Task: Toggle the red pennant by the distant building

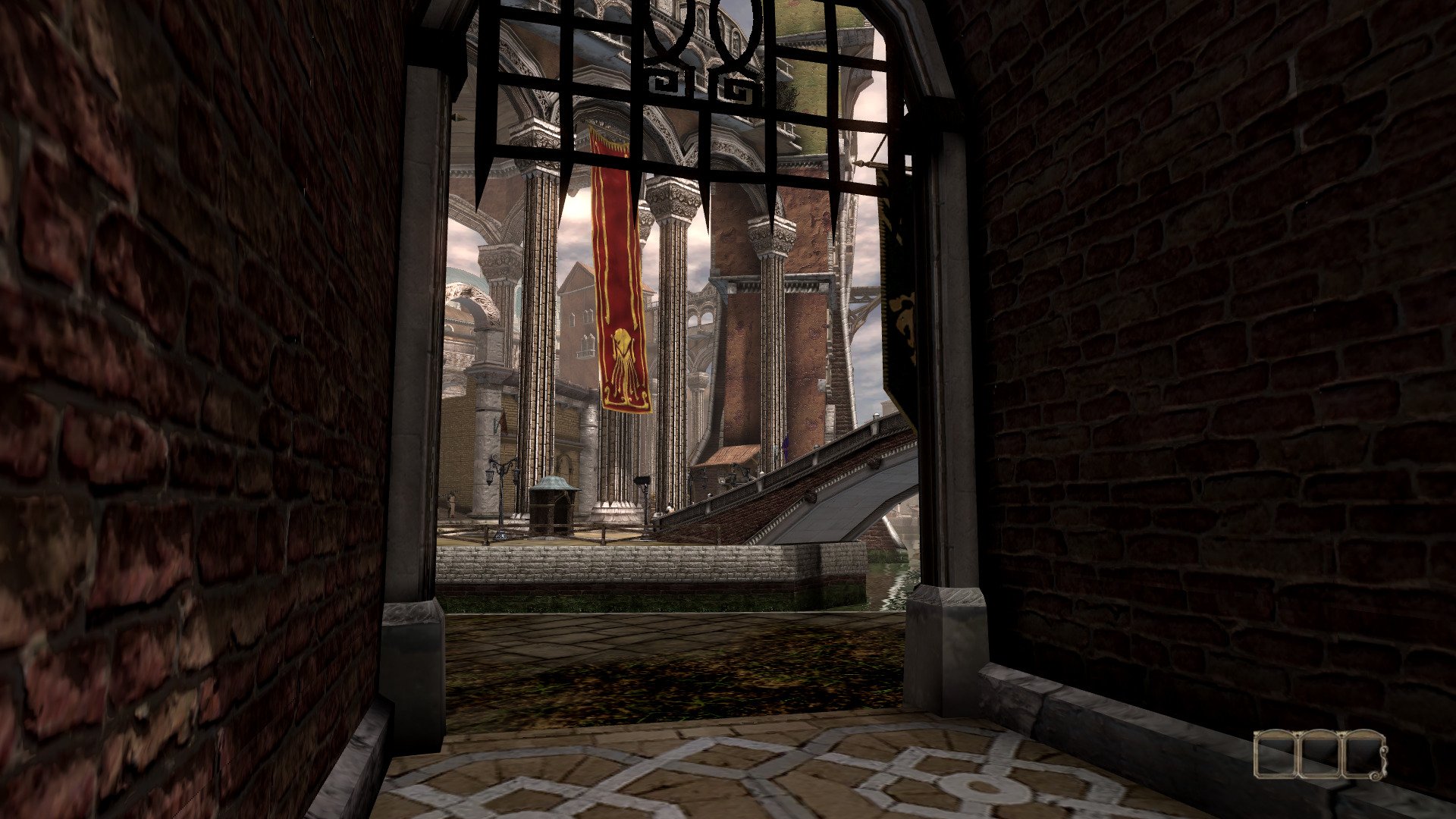Action: (x=502, y=422)
